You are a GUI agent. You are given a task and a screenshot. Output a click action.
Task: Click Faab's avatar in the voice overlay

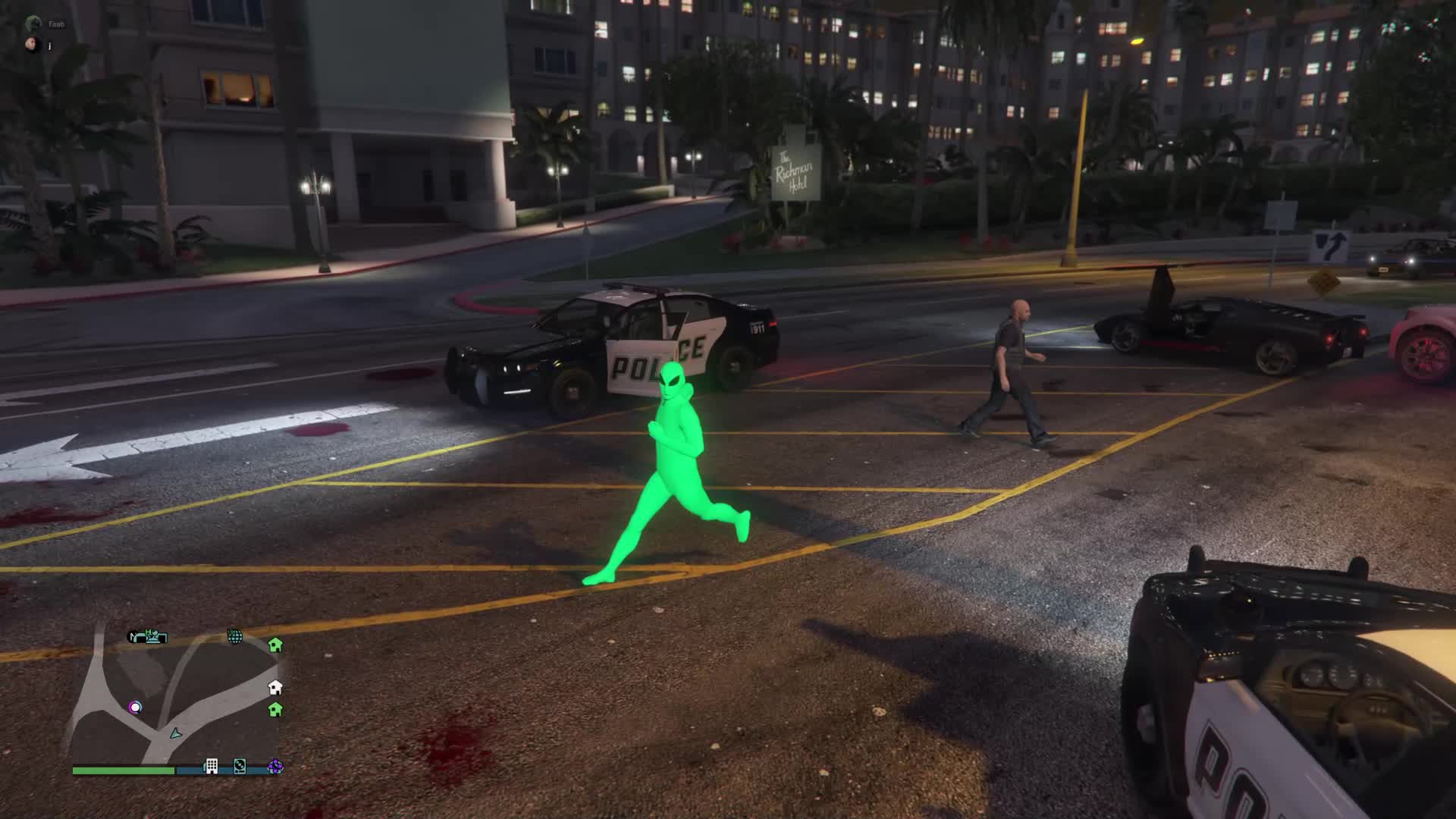tap(32, 24)
